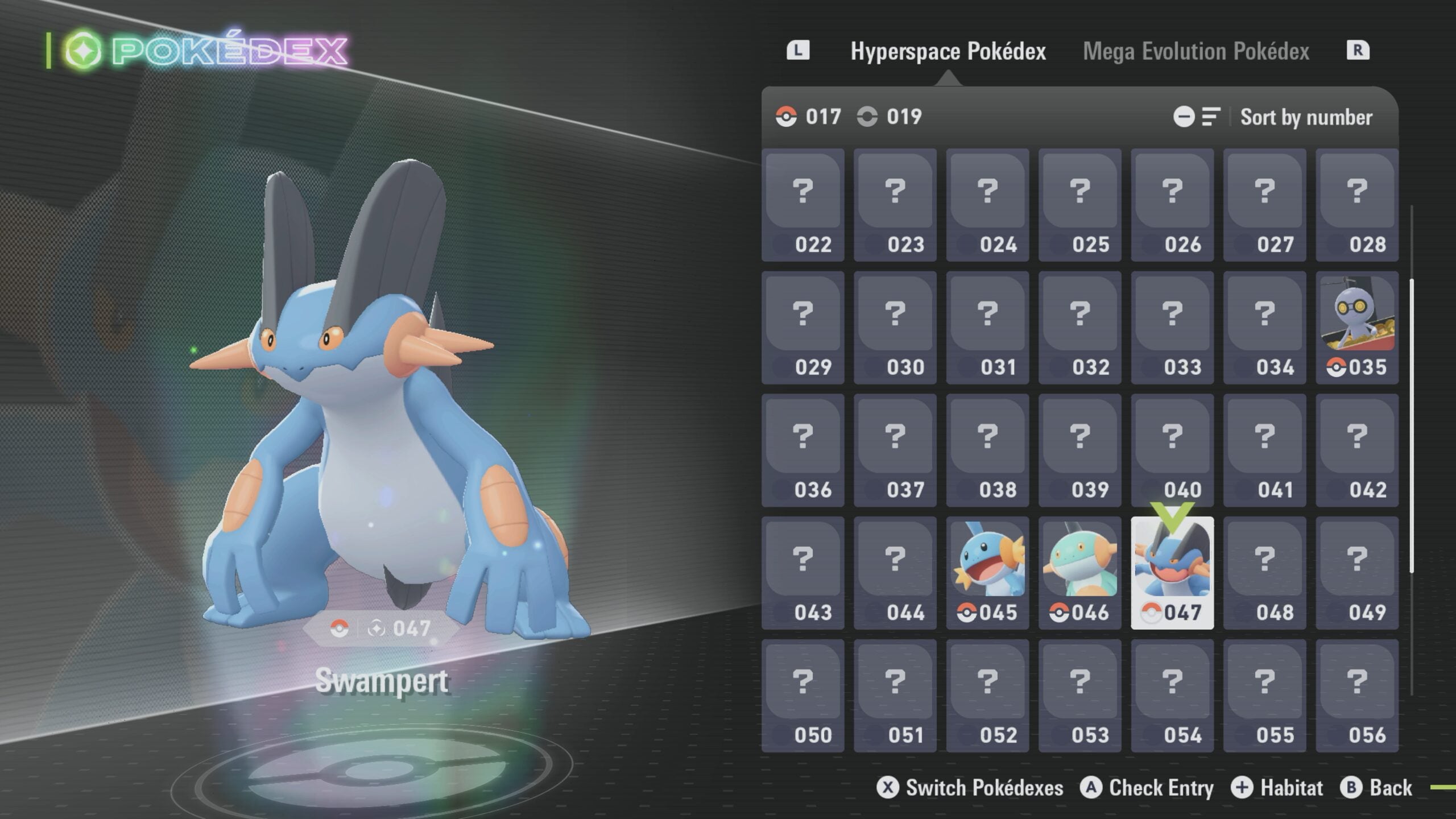Switch to the Hyperspace Pokédex tab
Screen dimensions: 1456x819
pyautogui.click(x=948, y=51)
